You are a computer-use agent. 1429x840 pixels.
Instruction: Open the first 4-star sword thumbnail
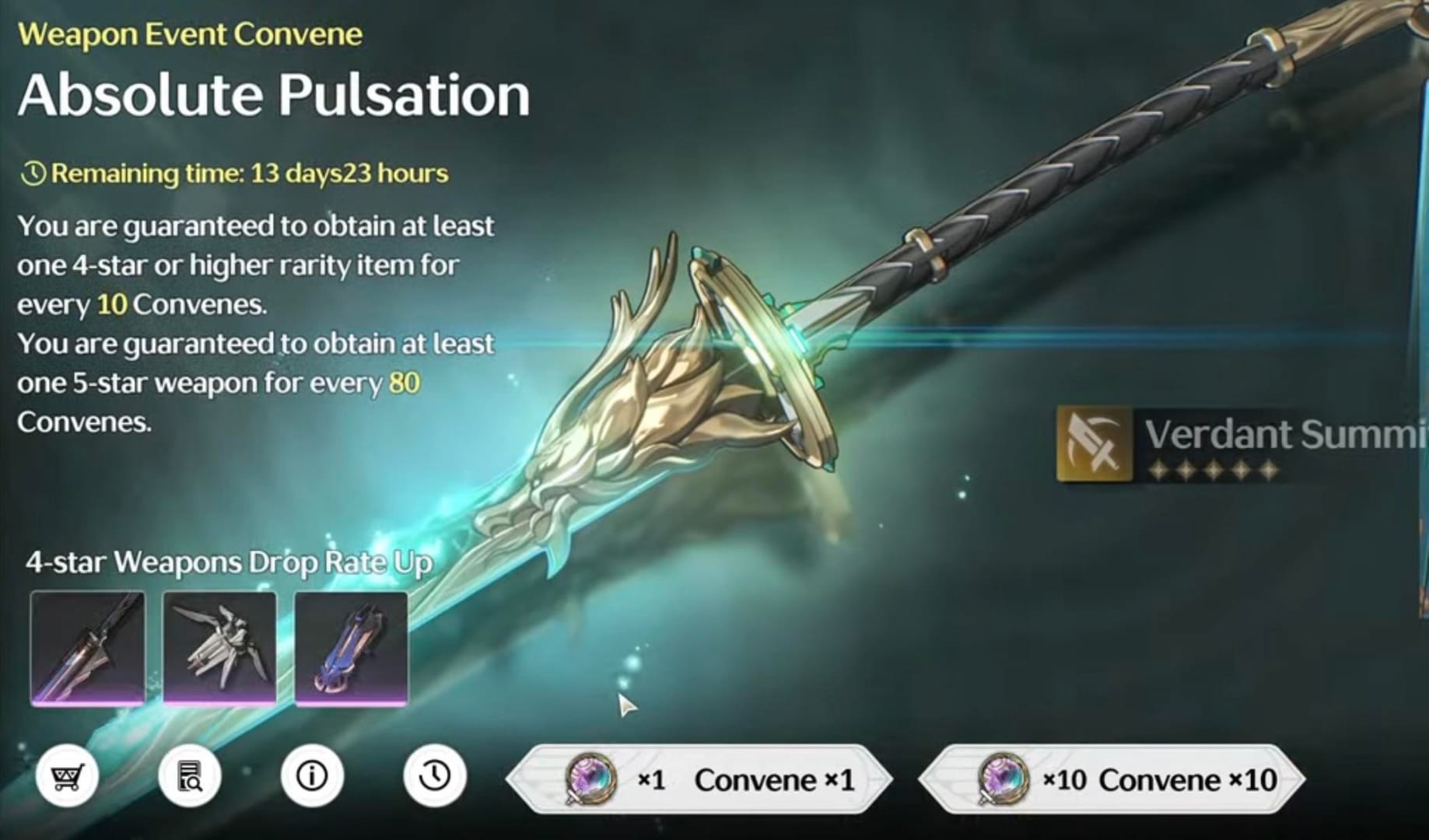(x=88, y=647)
